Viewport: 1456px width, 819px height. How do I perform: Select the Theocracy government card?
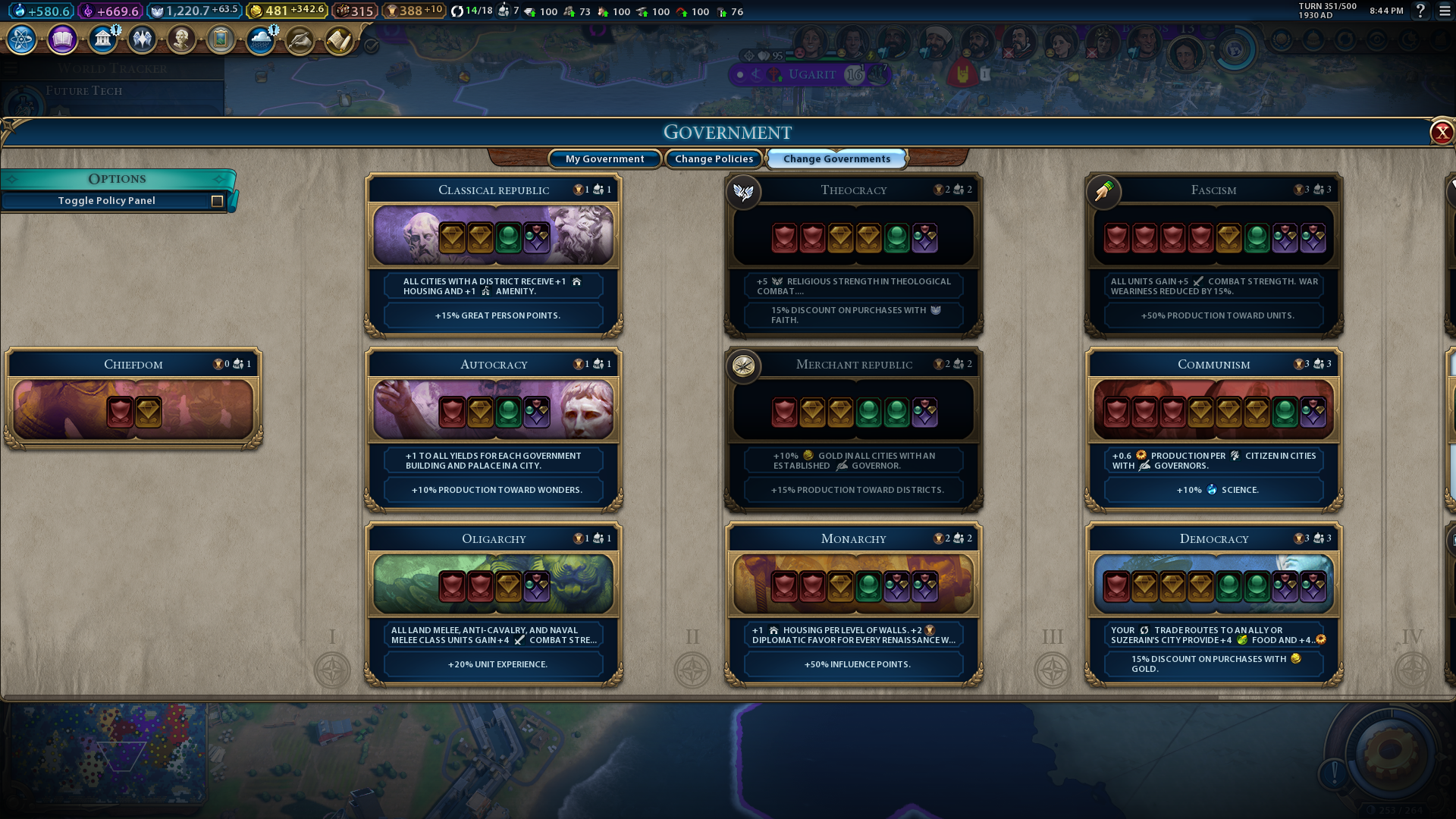854,255
